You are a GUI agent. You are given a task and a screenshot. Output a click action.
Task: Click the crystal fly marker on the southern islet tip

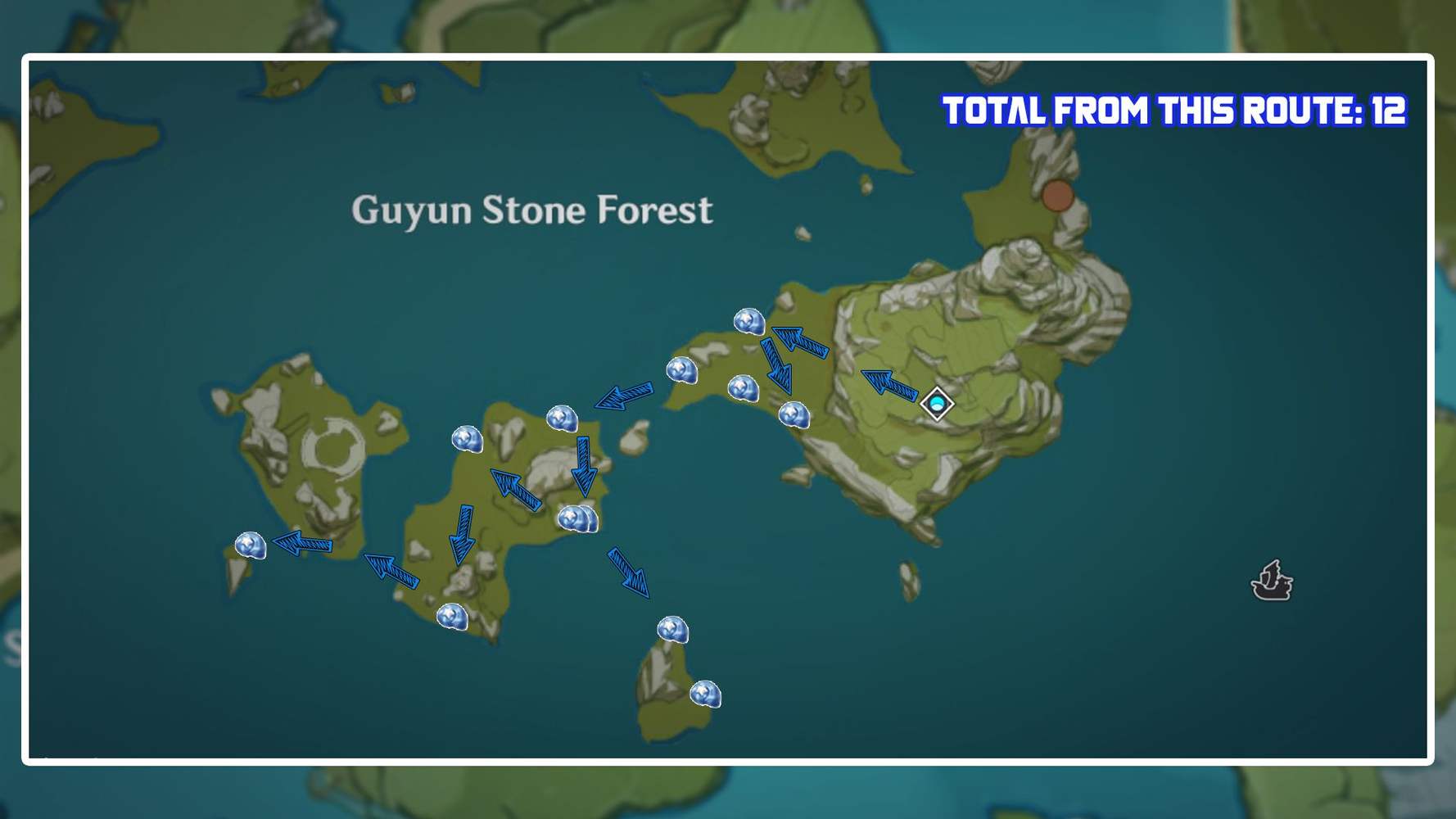tap(672, 629)
